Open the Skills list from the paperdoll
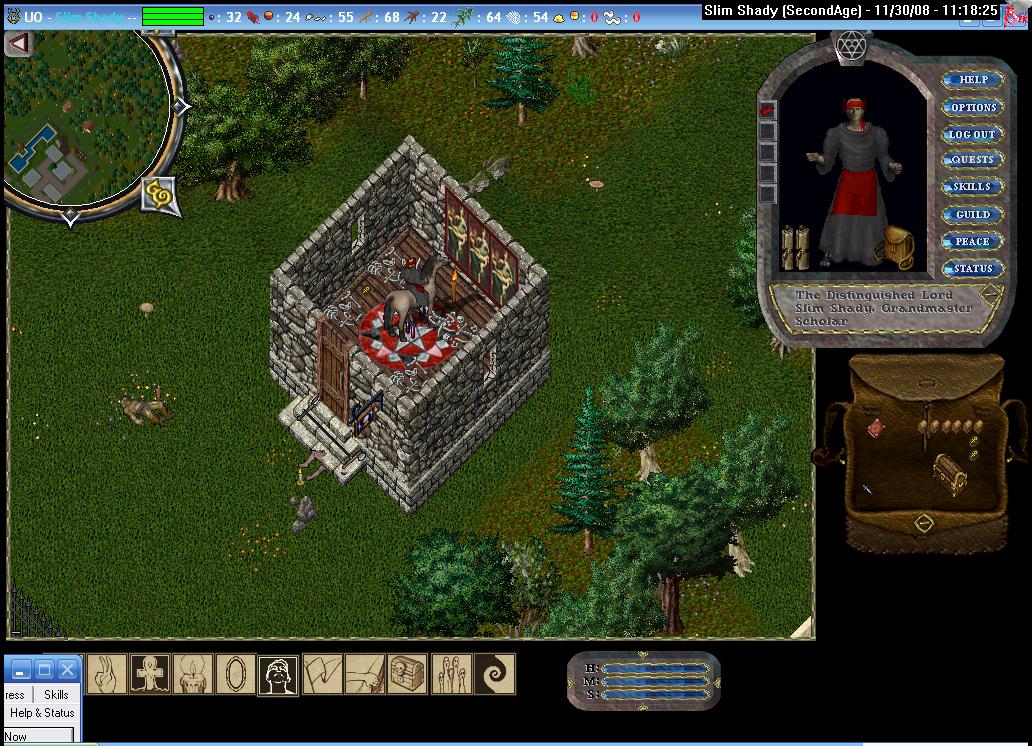 pos(972,187)
